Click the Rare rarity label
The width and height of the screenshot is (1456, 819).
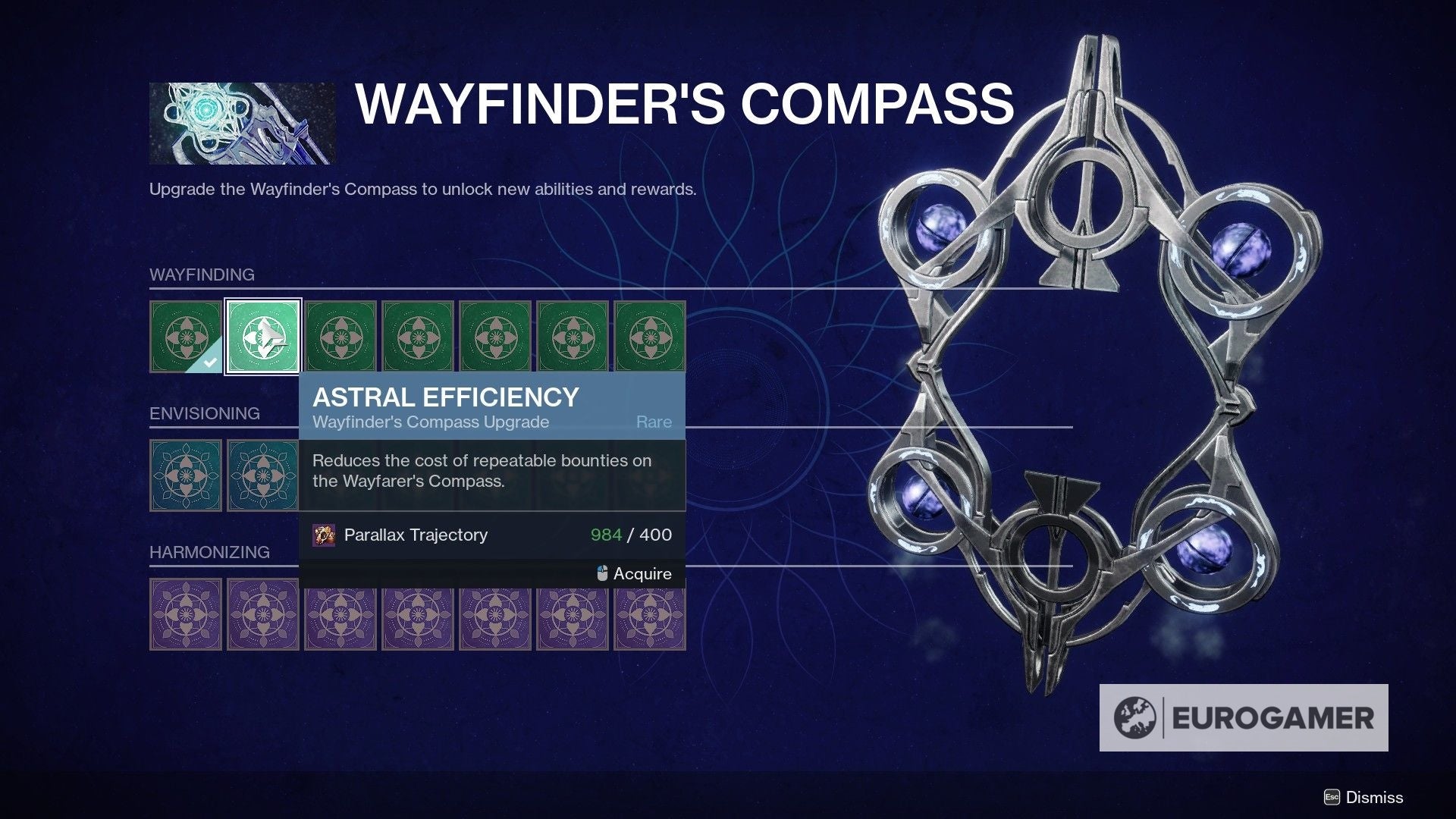pos(654,422)
